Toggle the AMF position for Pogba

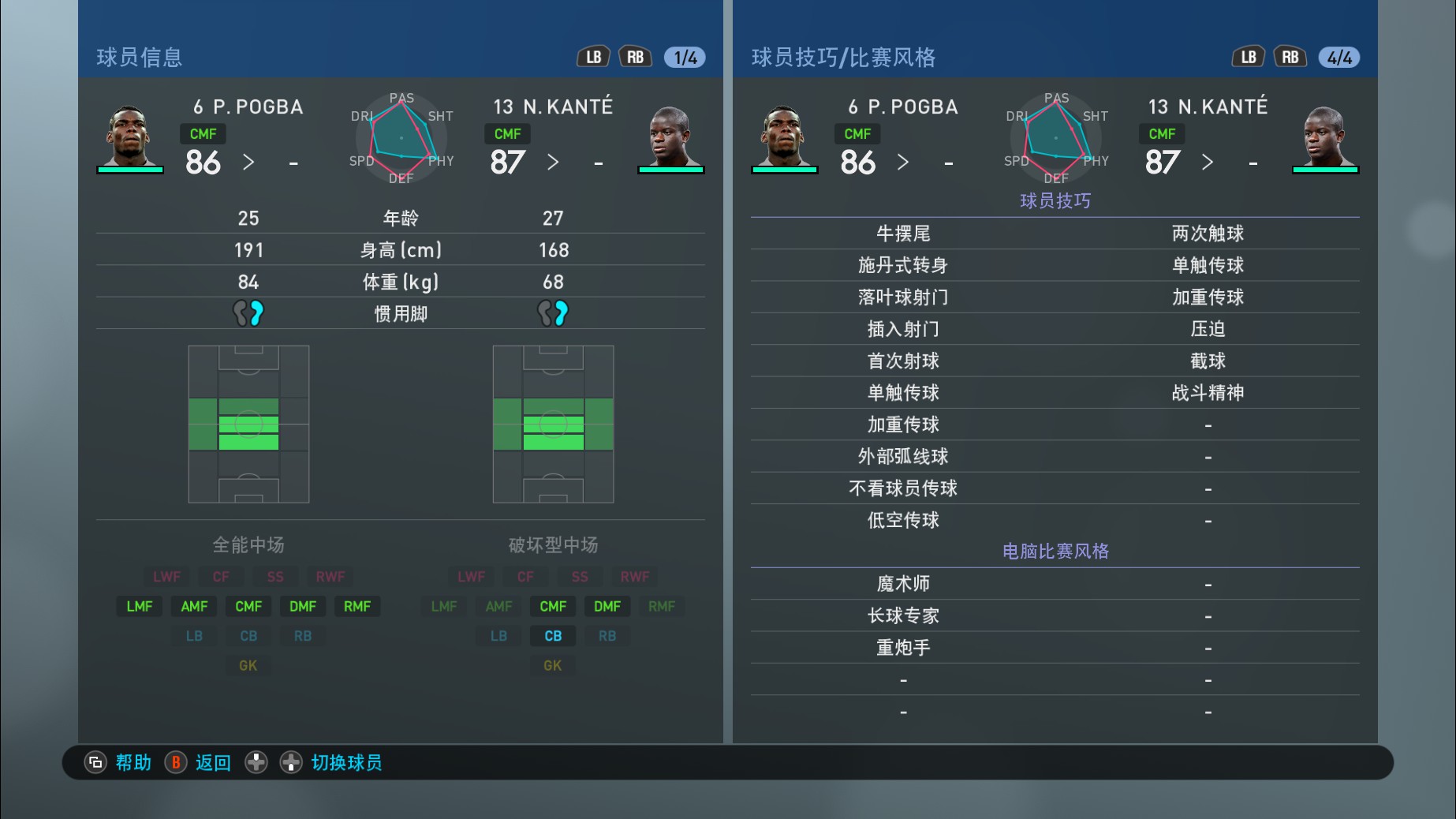[193, 606]
